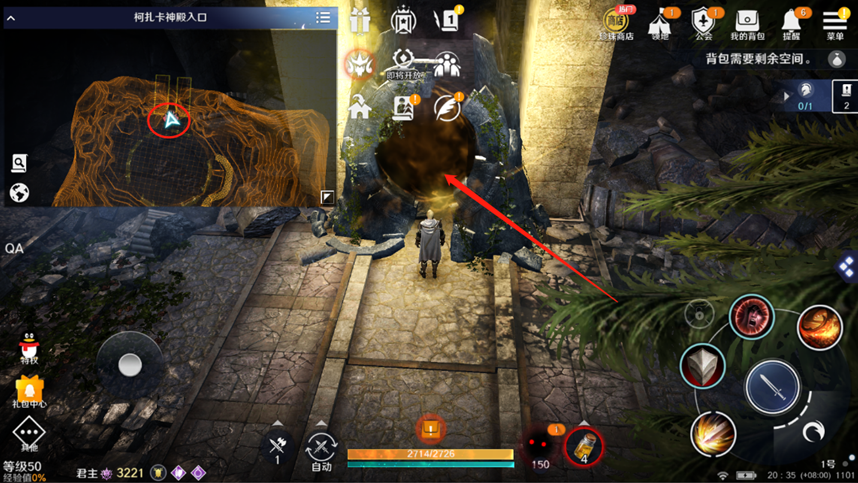Open the gift box rewards icon

[360, 19]
